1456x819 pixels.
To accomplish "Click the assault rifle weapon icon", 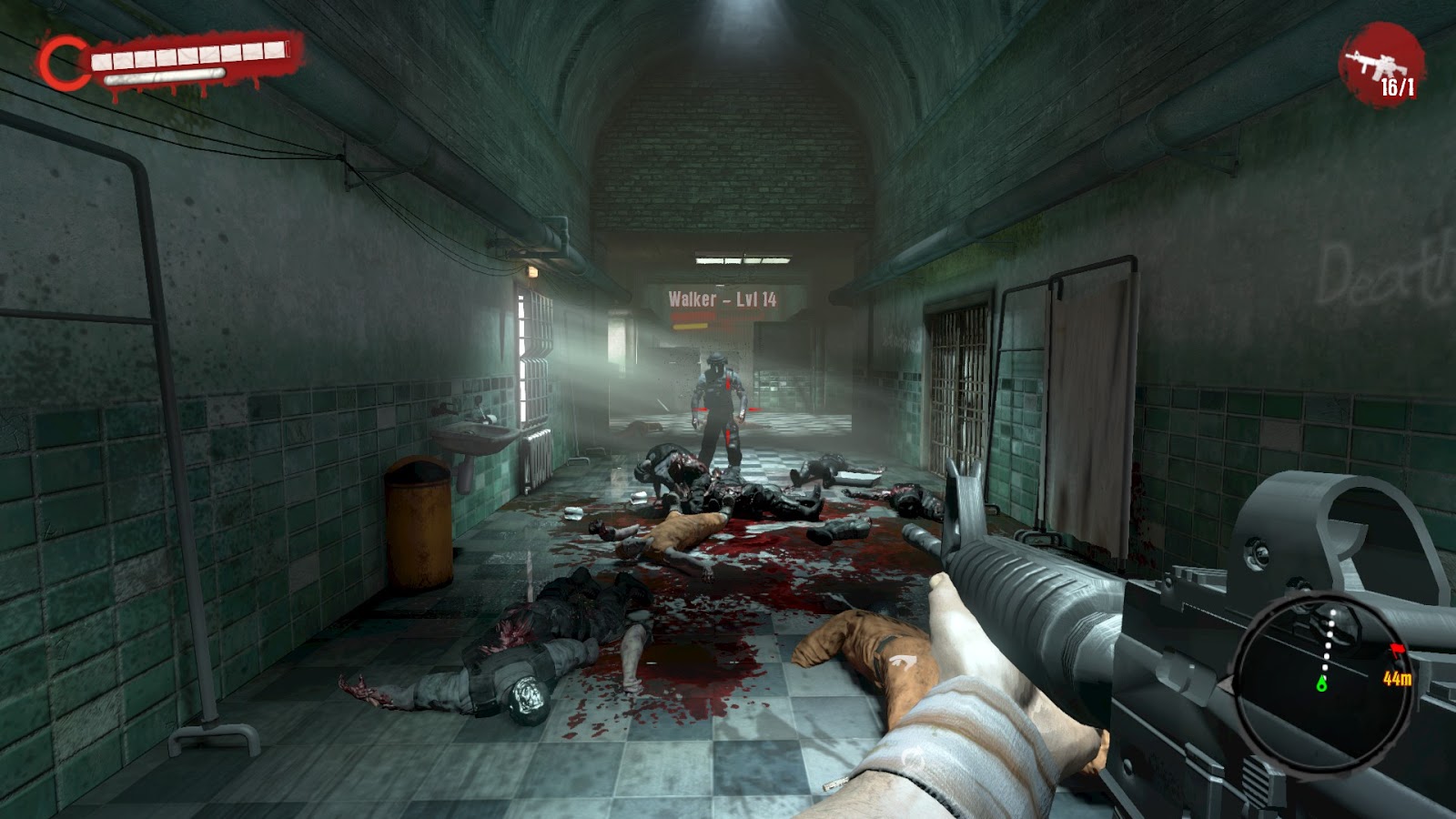I will (1377, 64).
